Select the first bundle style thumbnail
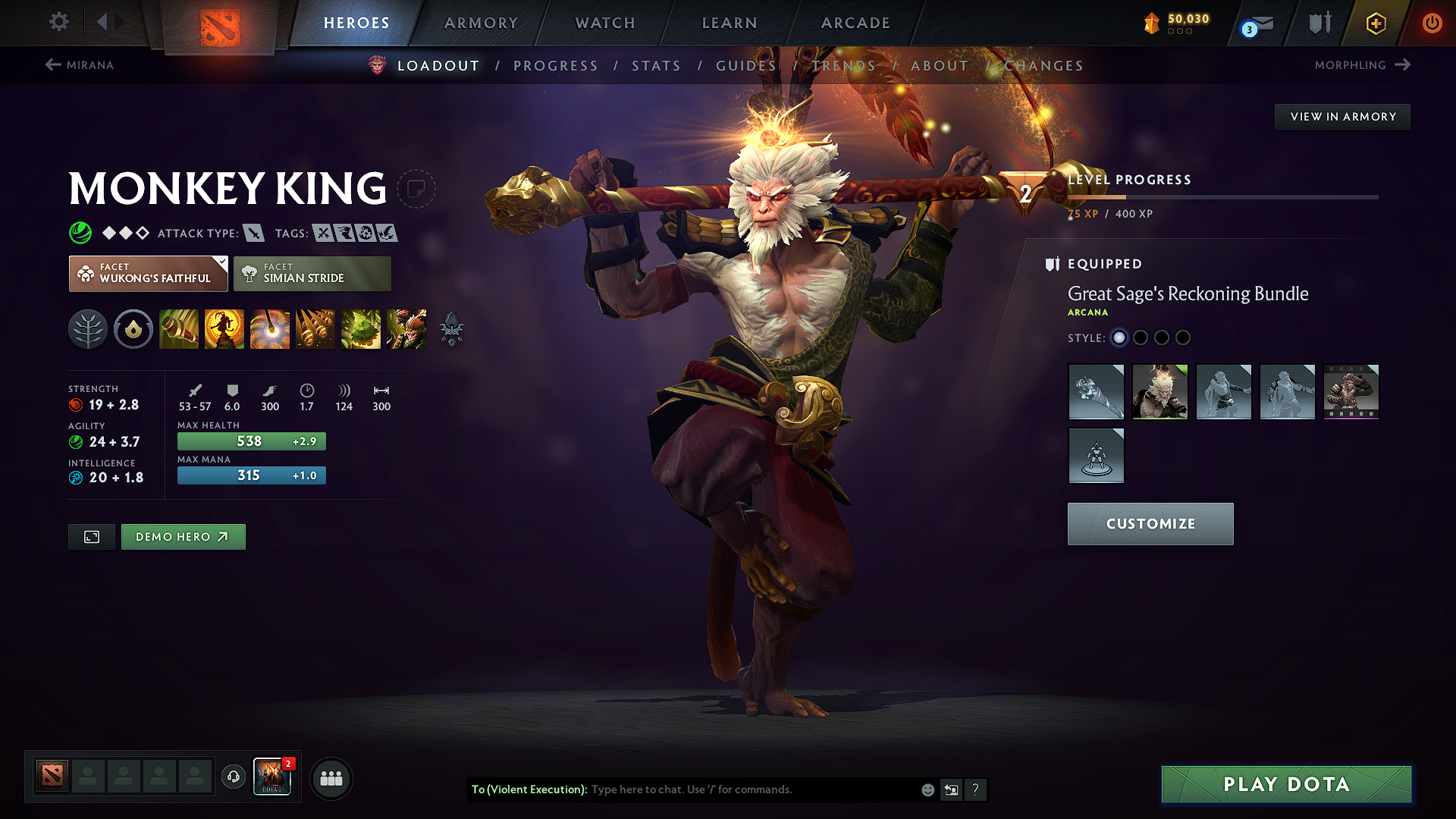Image resolution: width=1456 pixels, height=819 pixels. coord(1096,392)
